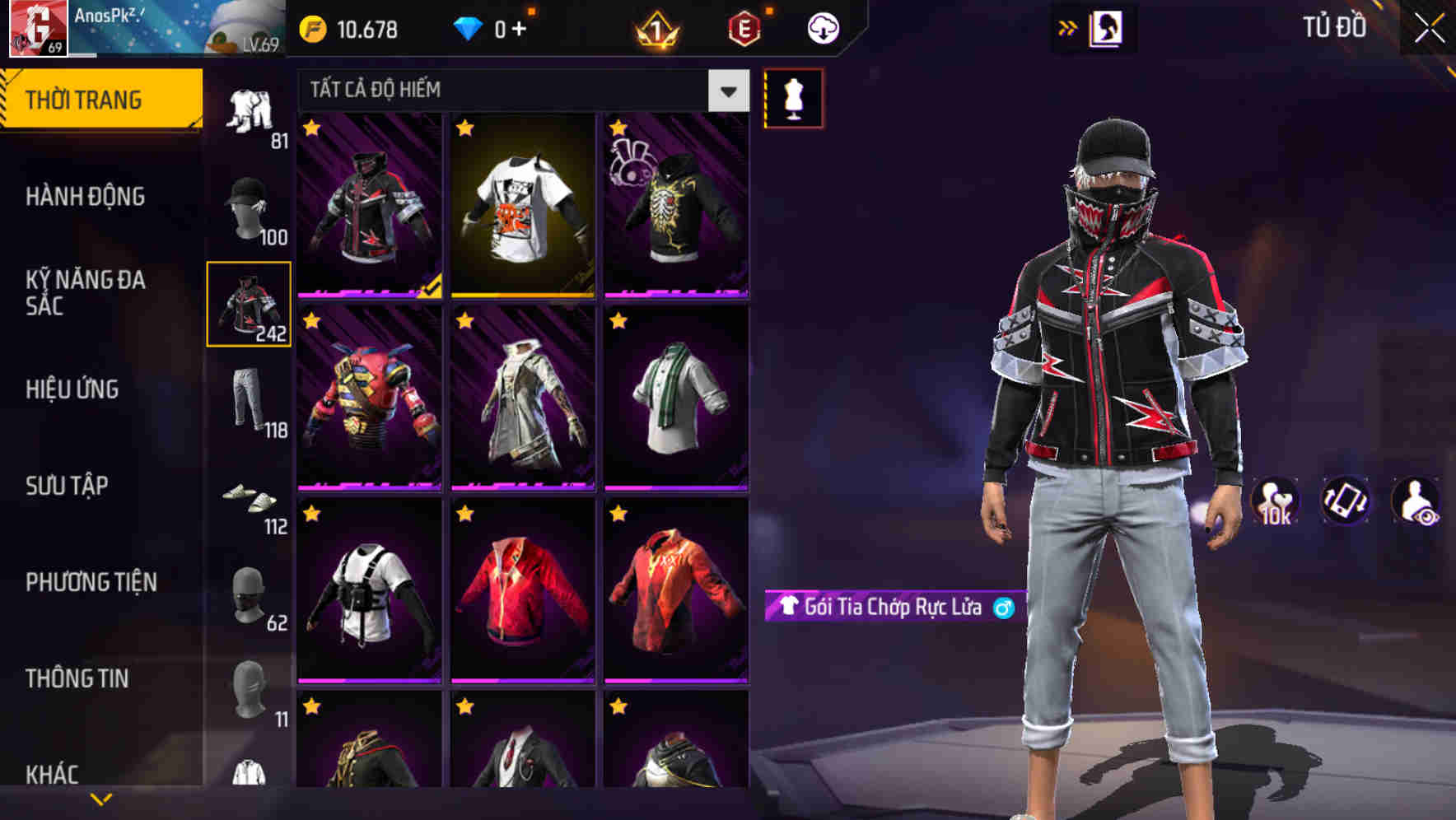
Task: Select the pants category icon labeled 118
Action: click(247, 399)
